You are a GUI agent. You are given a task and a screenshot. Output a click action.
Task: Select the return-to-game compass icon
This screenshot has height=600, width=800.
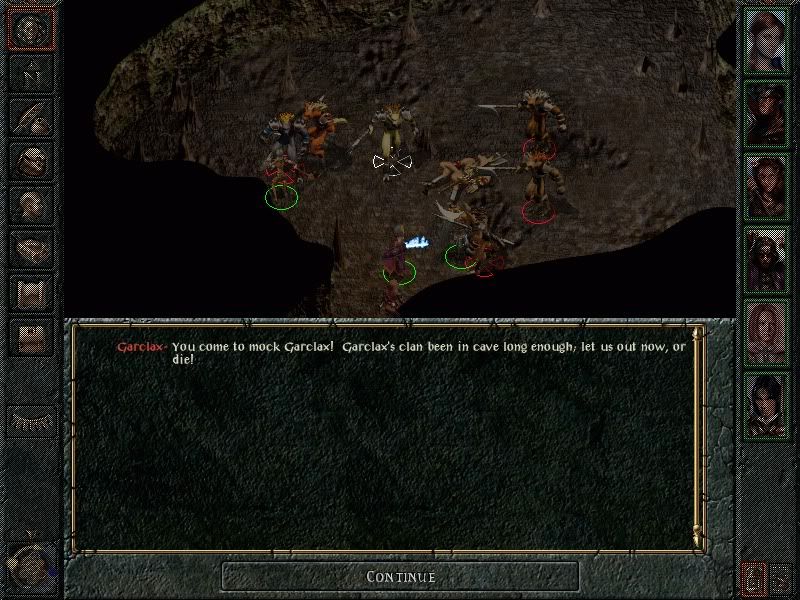pyautogui.click(x=29, y=31)
